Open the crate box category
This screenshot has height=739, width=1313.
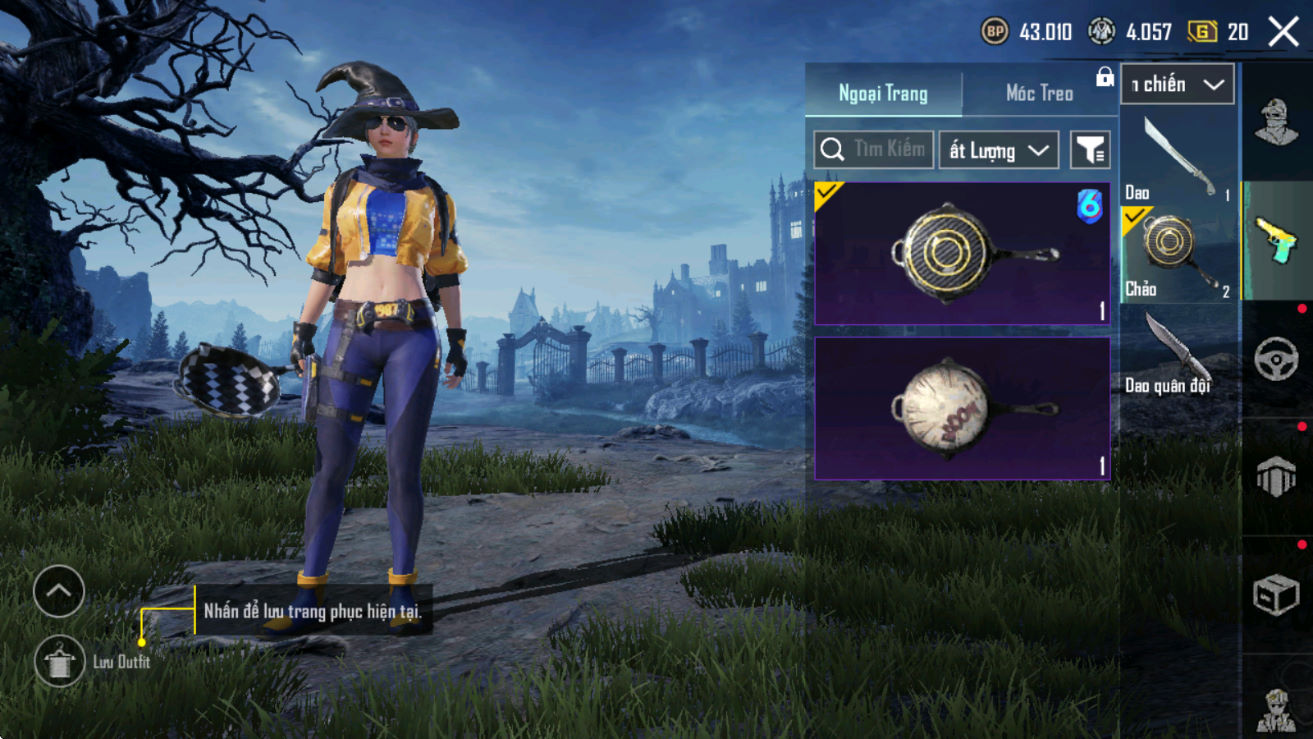[1276, 595]
